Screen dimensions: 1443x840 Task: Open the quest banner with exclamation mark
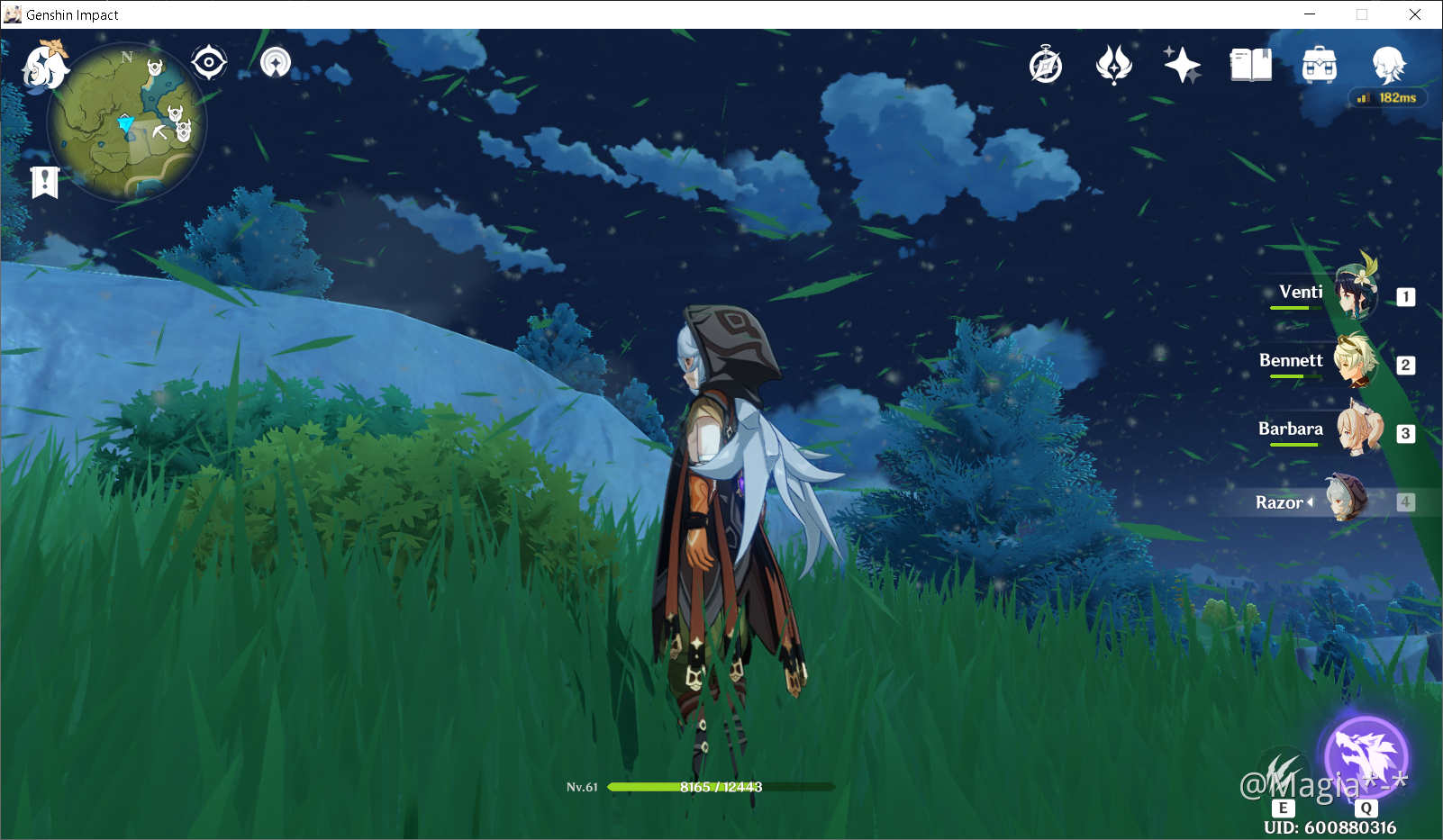[x=44, y=182]
